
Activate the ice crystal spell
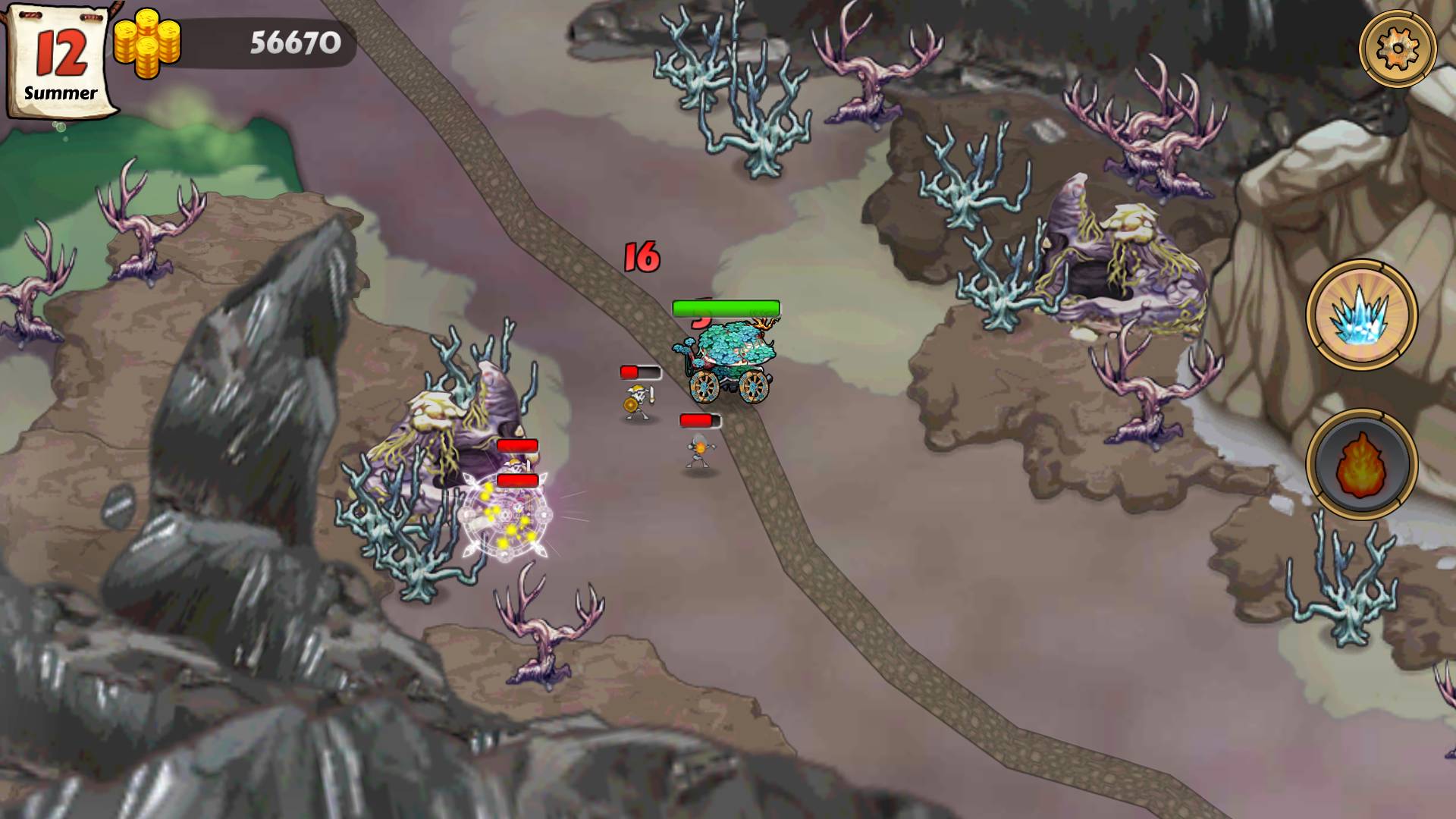coord(1361,315)
